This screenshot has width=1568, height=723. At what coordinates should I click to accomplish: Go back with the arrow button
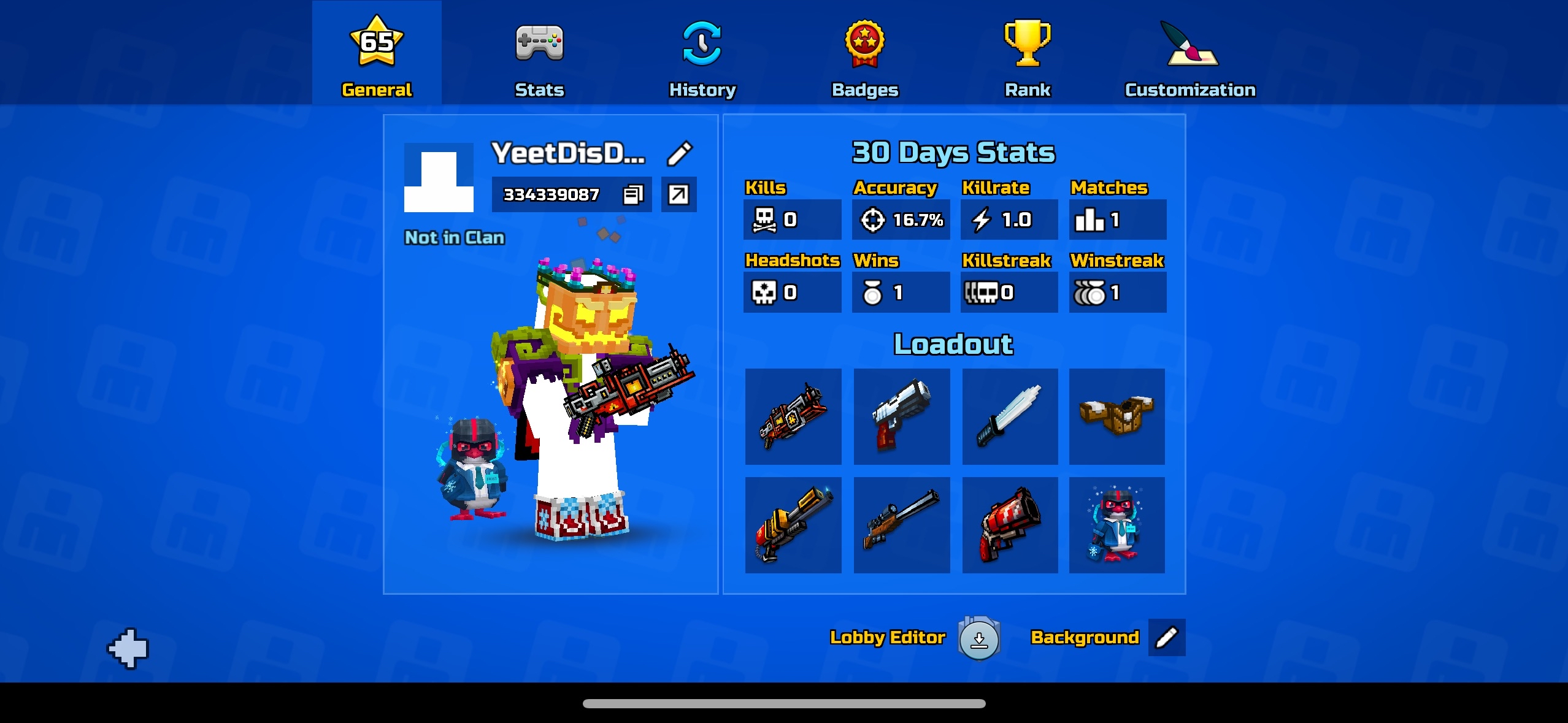pyautogui.click(x=128, y=648)
